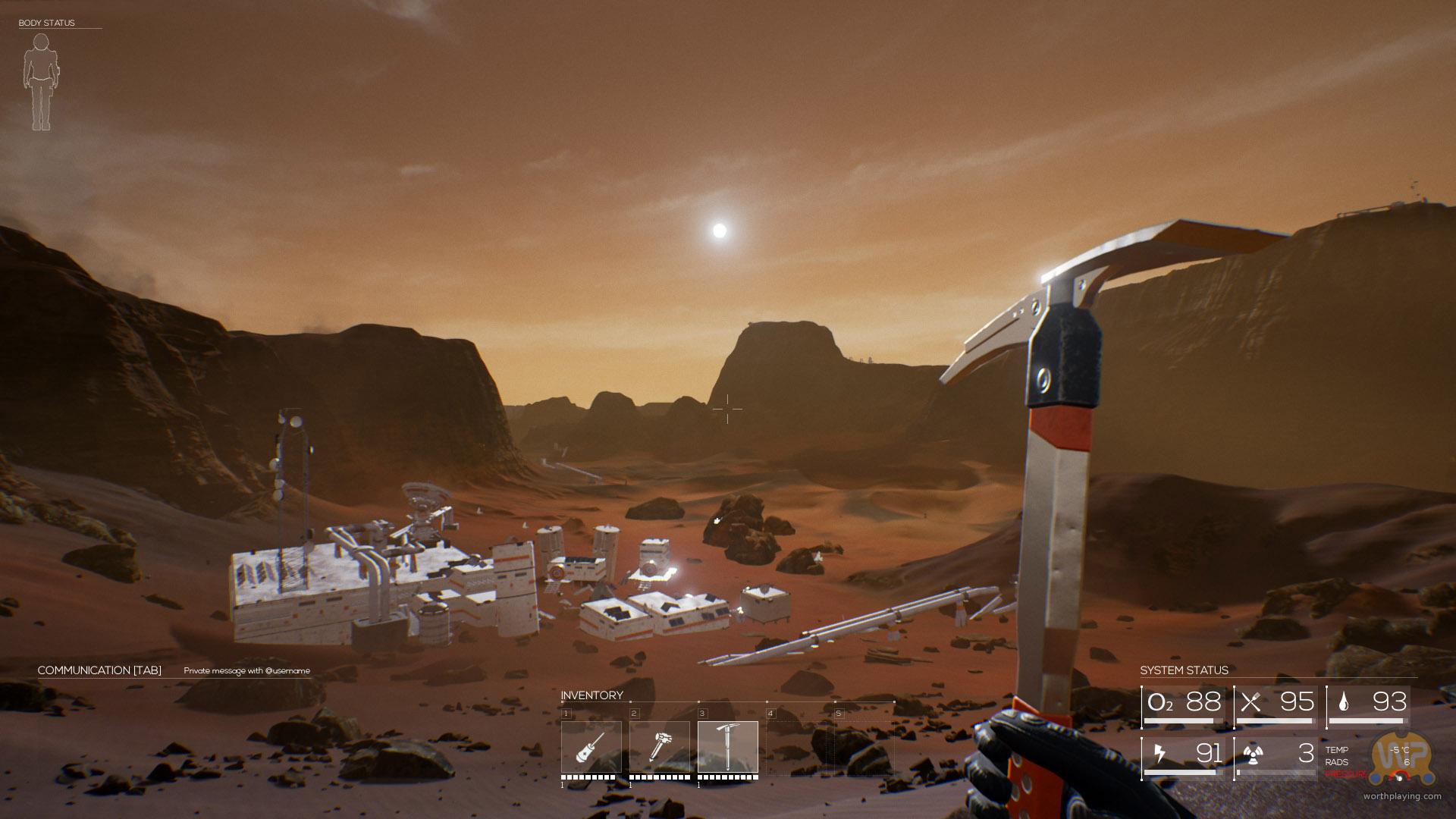Image resolution: width=1456 pixels, height=819 pixels.
Task: Select the hammer in inventory slot 2
Action: (x=659, y=747)
